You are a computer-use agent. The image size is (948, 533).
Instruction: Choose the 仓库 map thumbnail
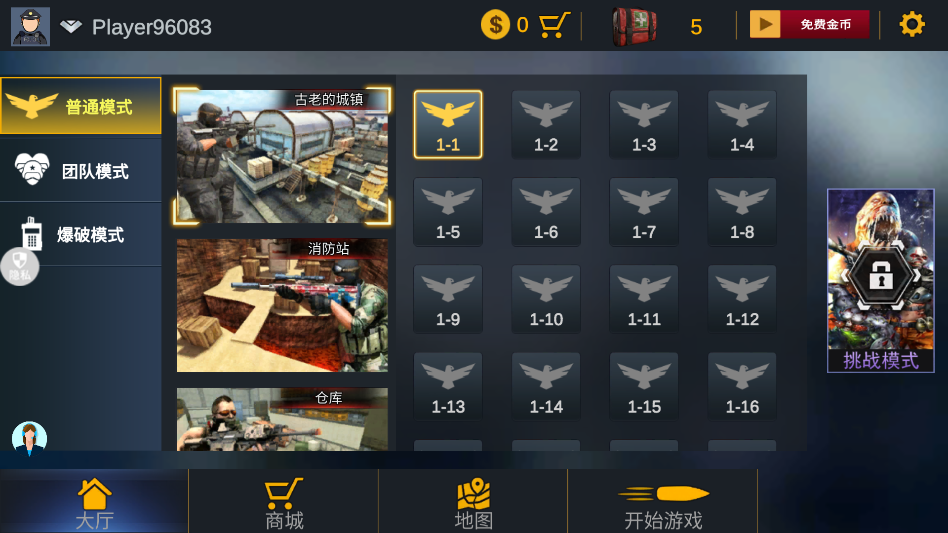(x=282, y=420)
